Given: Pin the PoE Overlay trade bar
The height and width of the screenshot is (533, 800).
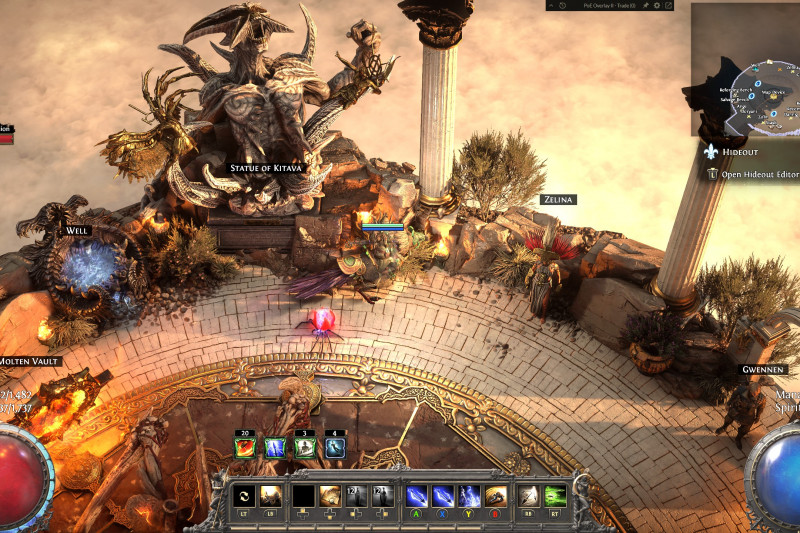Looking at the screenshot, I should click(x=646, y=5).
